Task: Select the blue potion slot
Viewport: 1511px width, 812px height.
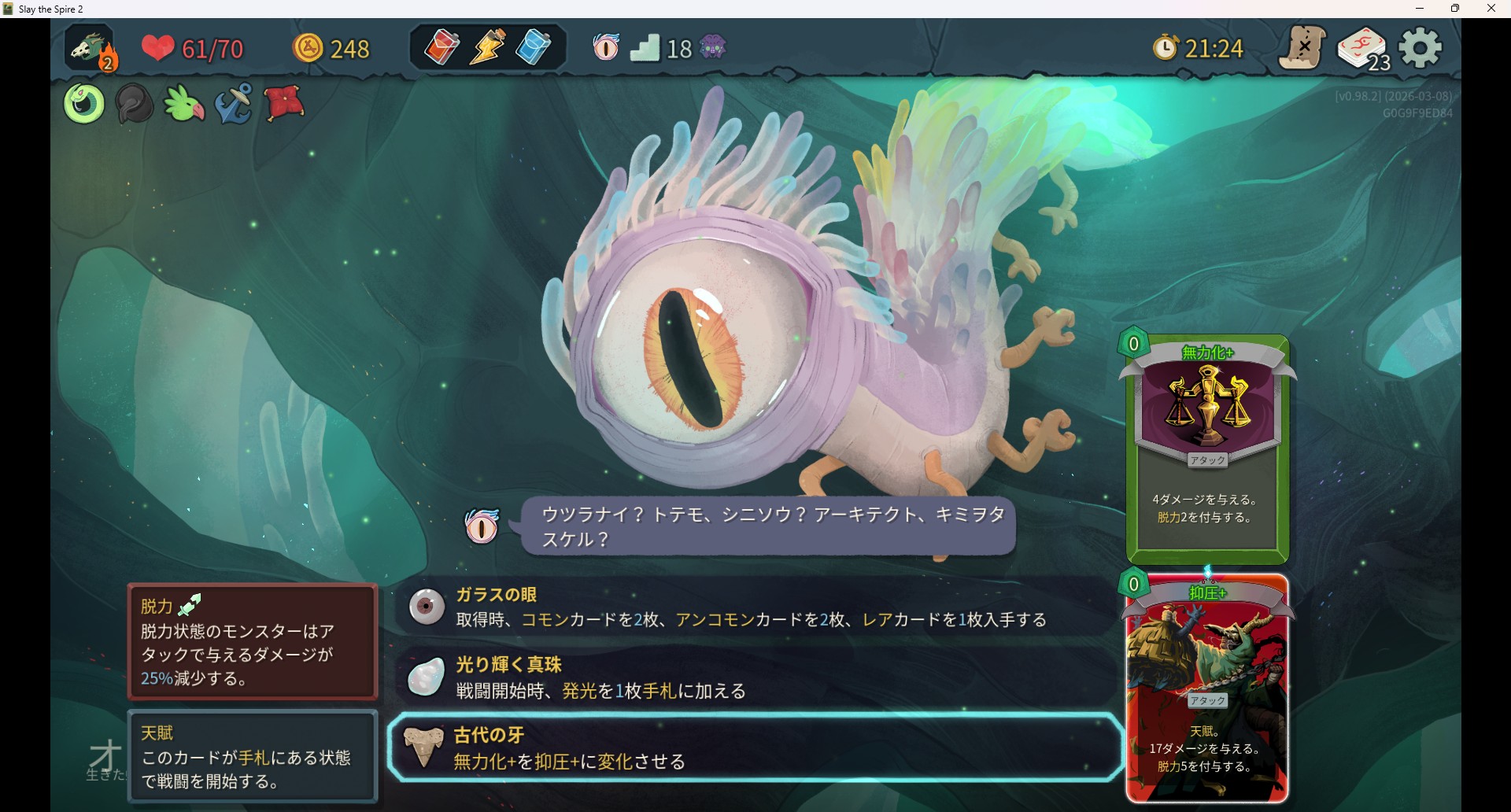Action: click(534, 47)
